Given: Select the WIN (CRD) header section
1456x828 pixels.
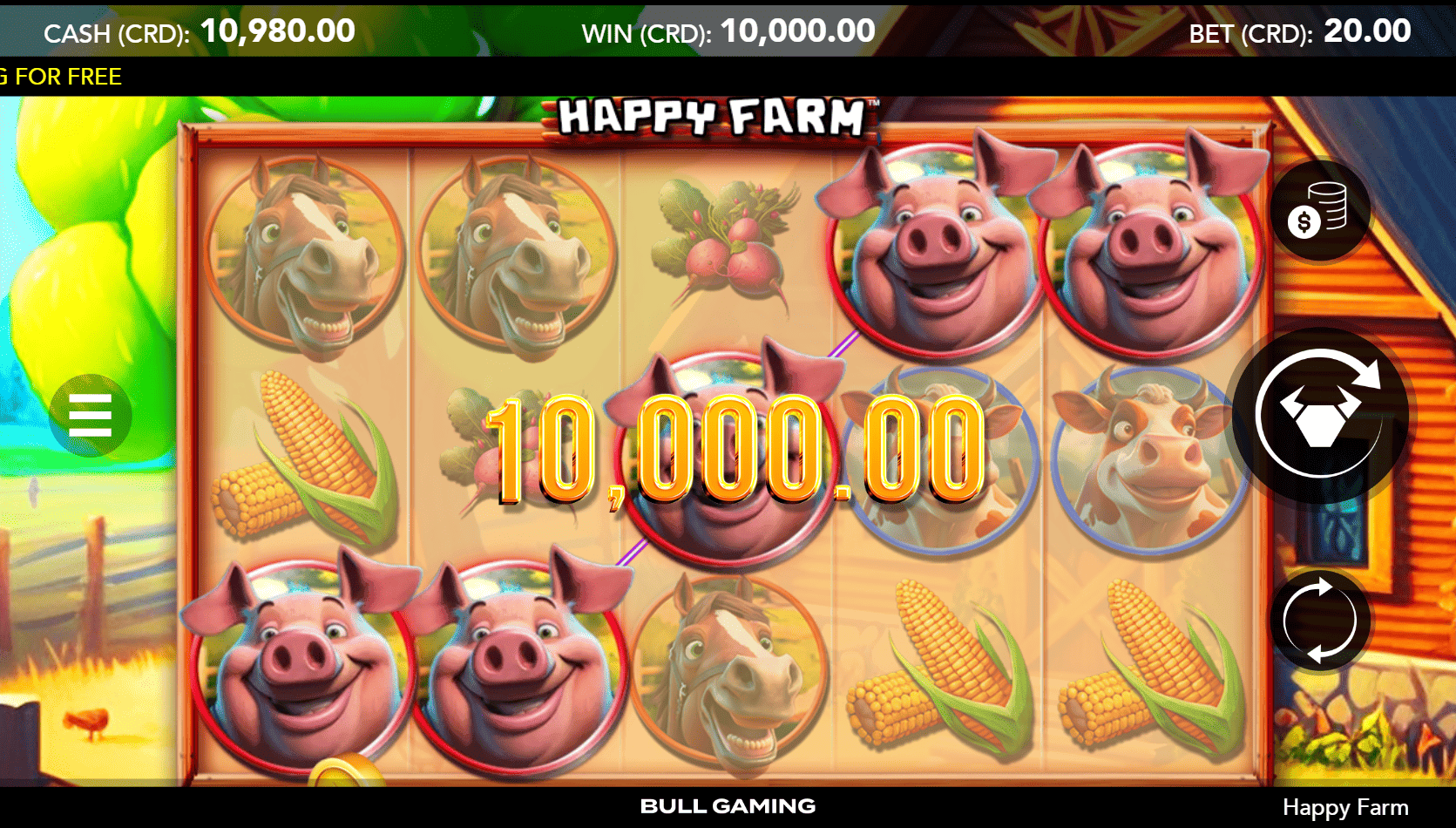Looking at the screenshot, I should [726, 31].
